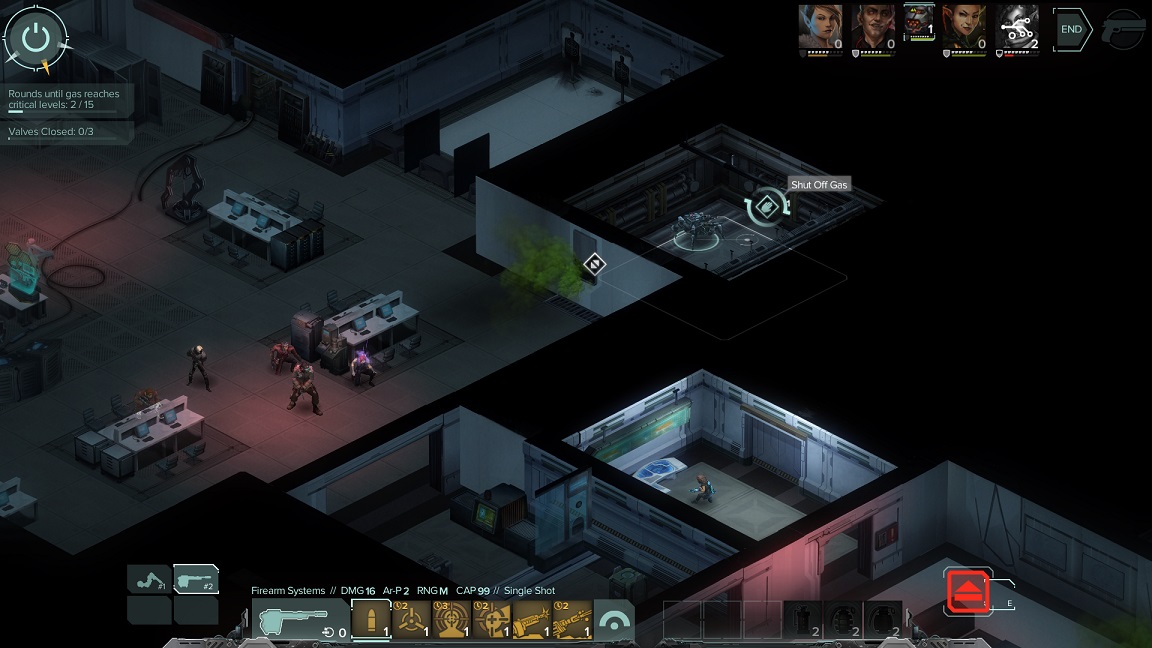Select the drone portrait
Viewport: 1152px width, 648px height.
919,24
